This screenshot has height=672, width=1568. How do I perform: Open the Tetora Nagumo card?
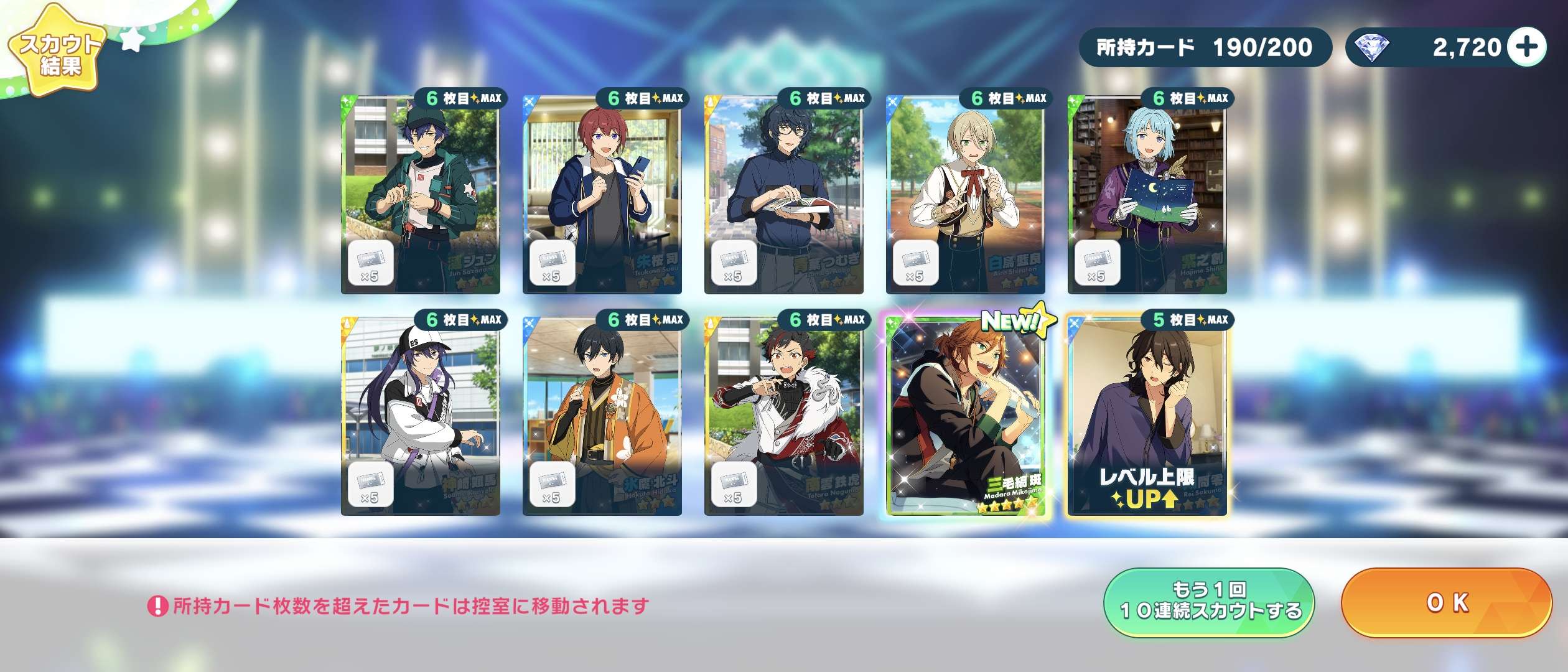[784, 417]
